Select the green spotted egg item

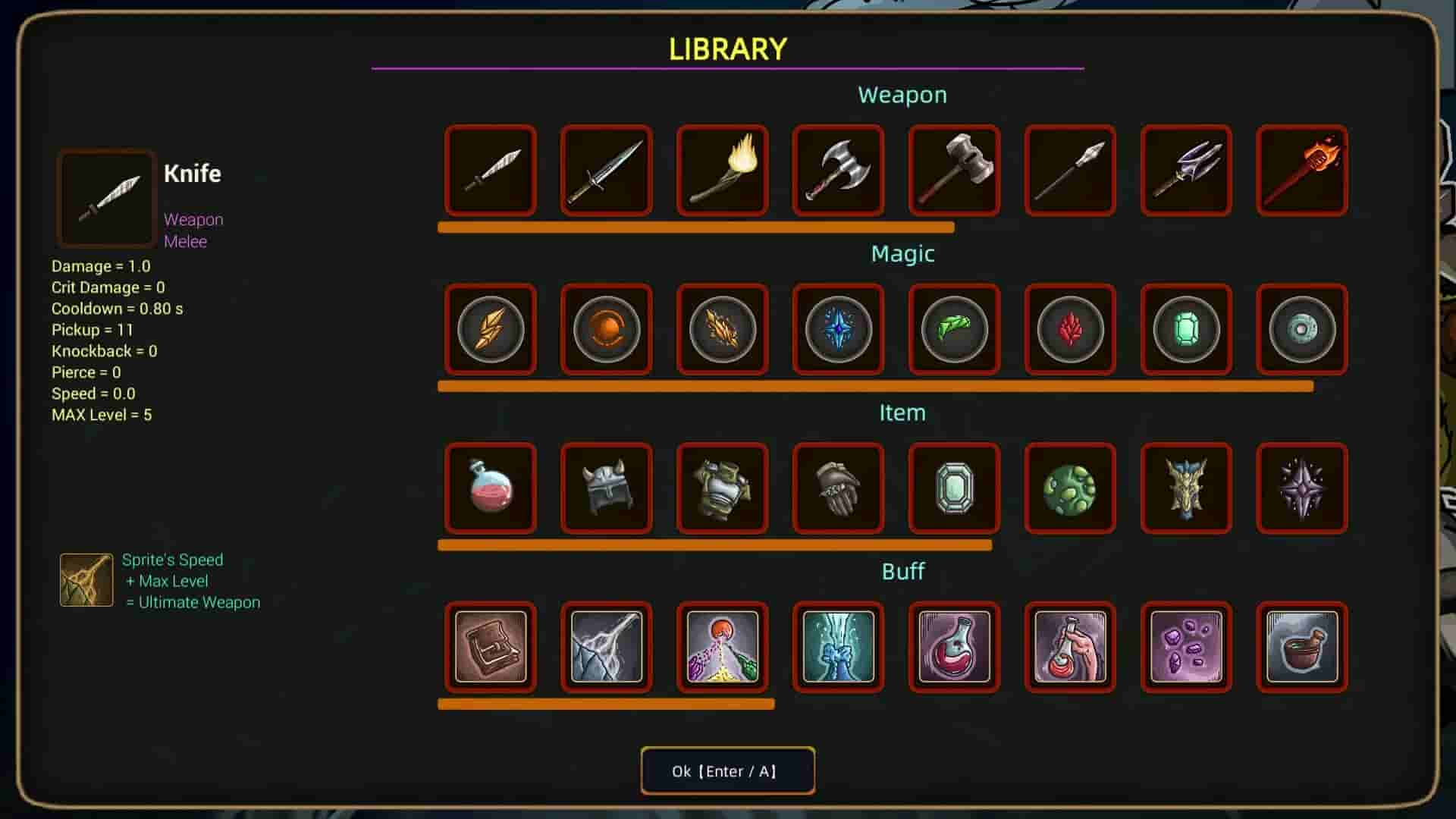tap(1070, 488)
